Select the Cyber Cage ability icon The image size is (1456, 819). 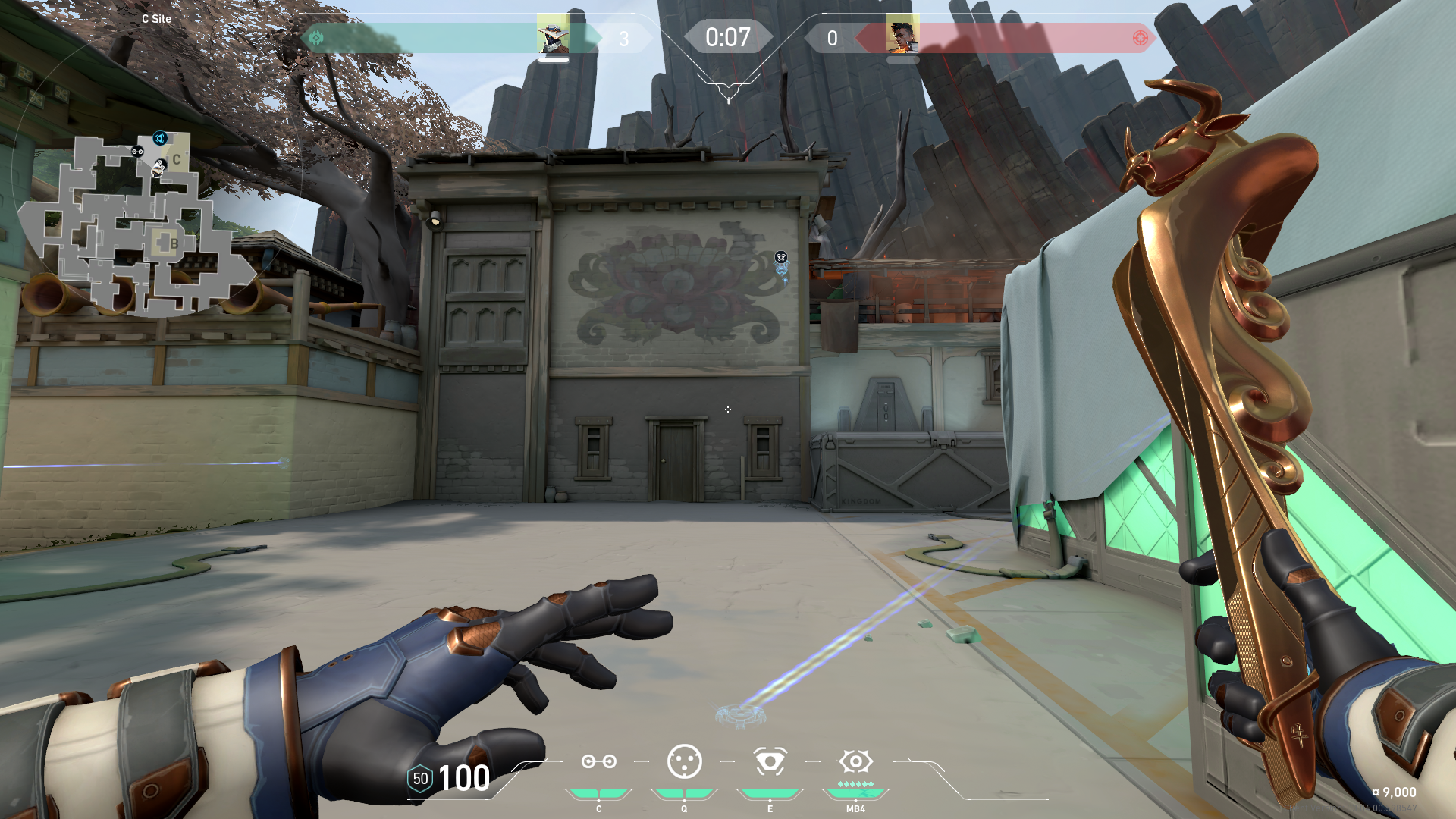pos(684,761)
